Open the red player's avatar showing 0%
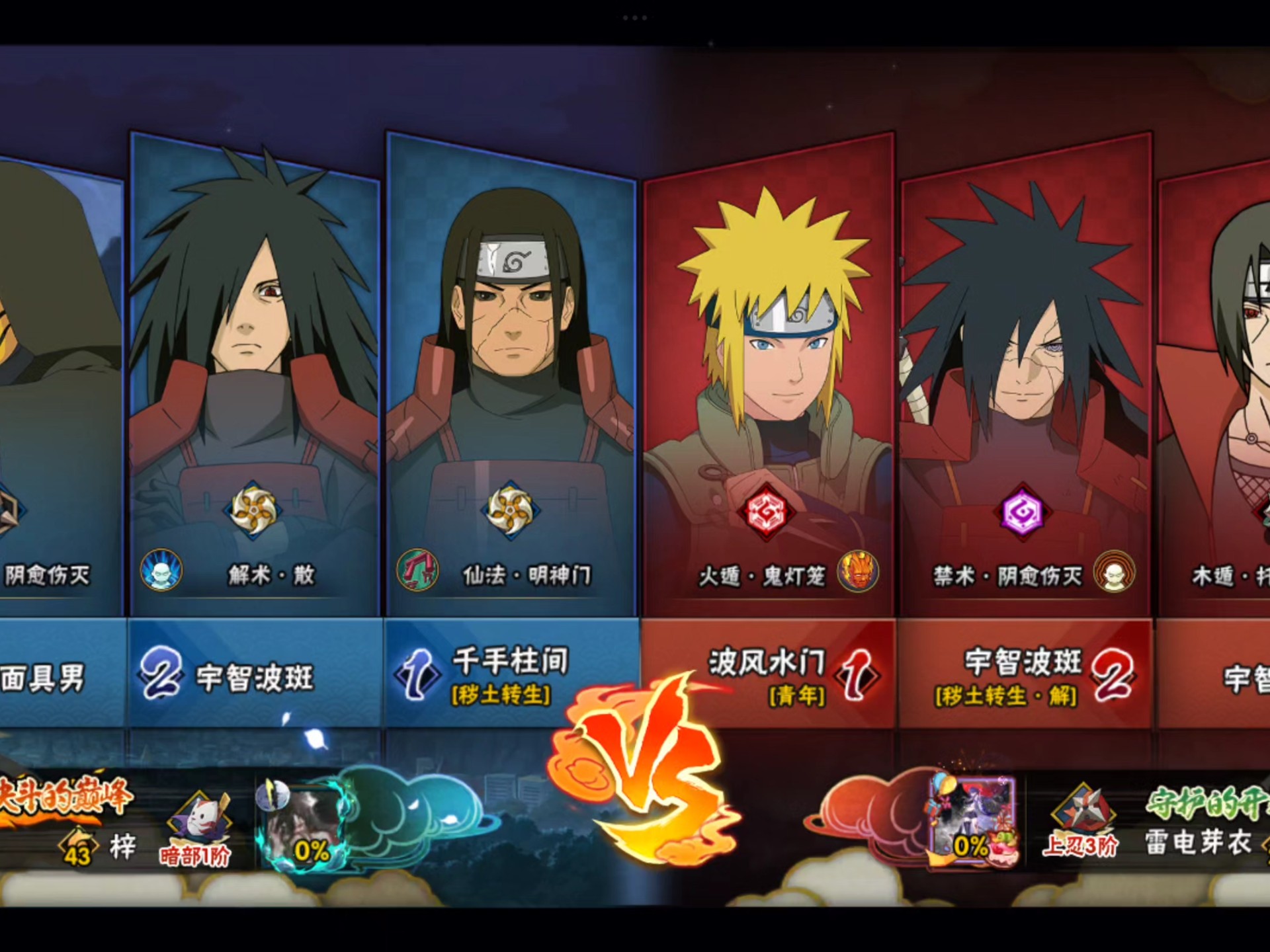 972,820
